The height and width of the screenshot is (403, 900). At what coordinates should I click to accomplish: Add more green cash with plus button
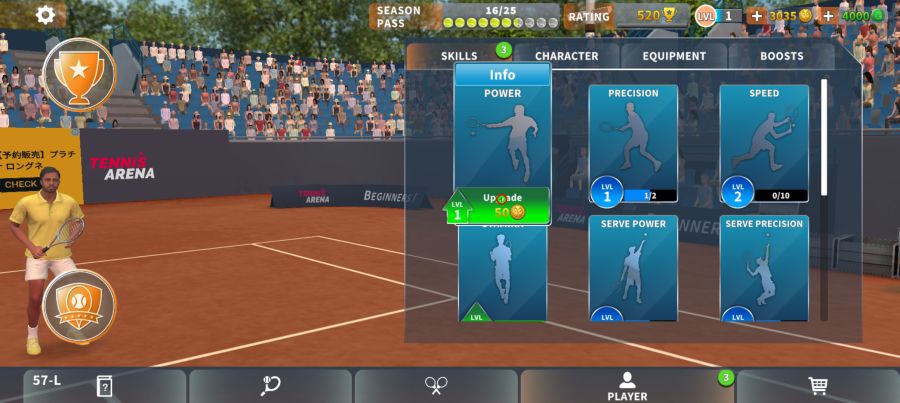pyautogui.click(x=828, y=16)
